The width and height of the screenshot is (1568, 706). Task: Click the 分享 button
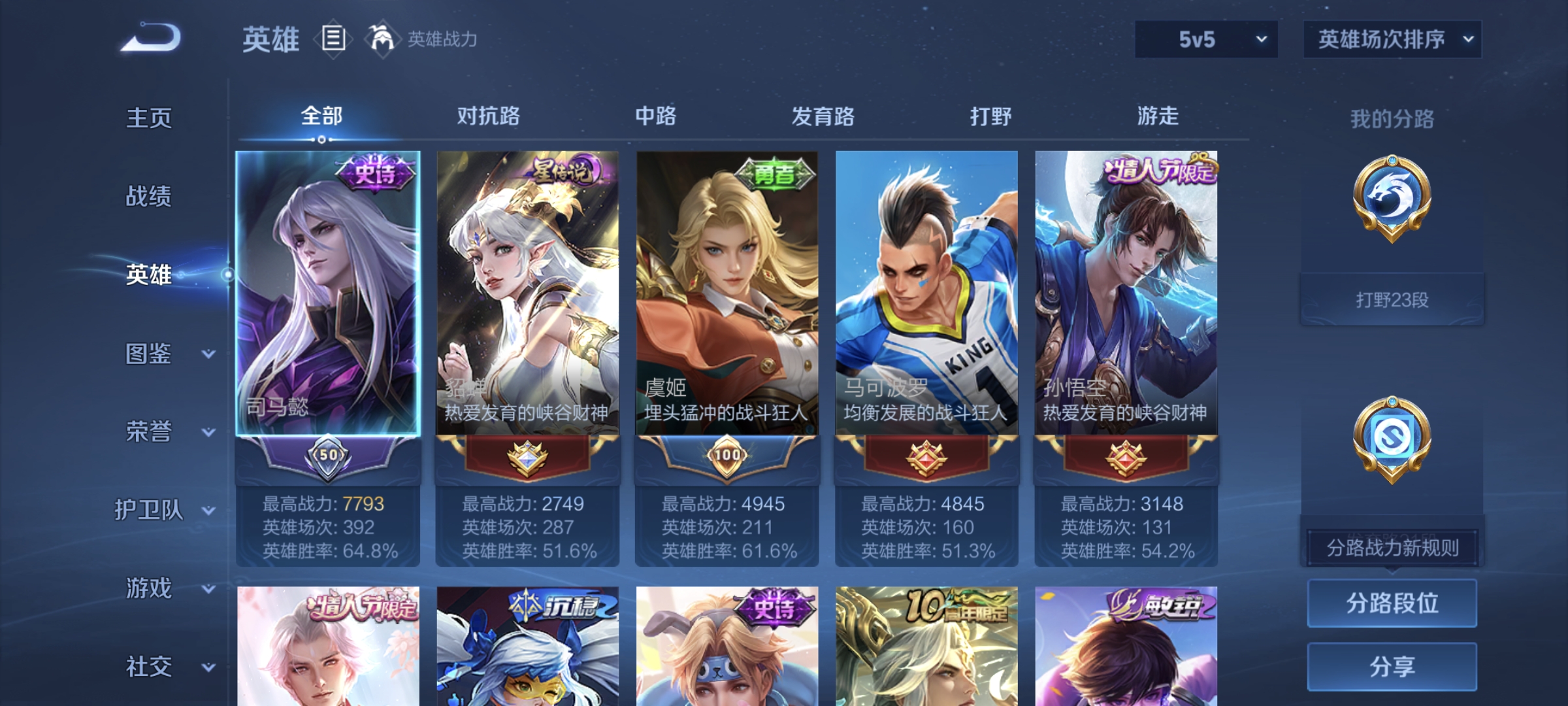(x=1392, y=665)
